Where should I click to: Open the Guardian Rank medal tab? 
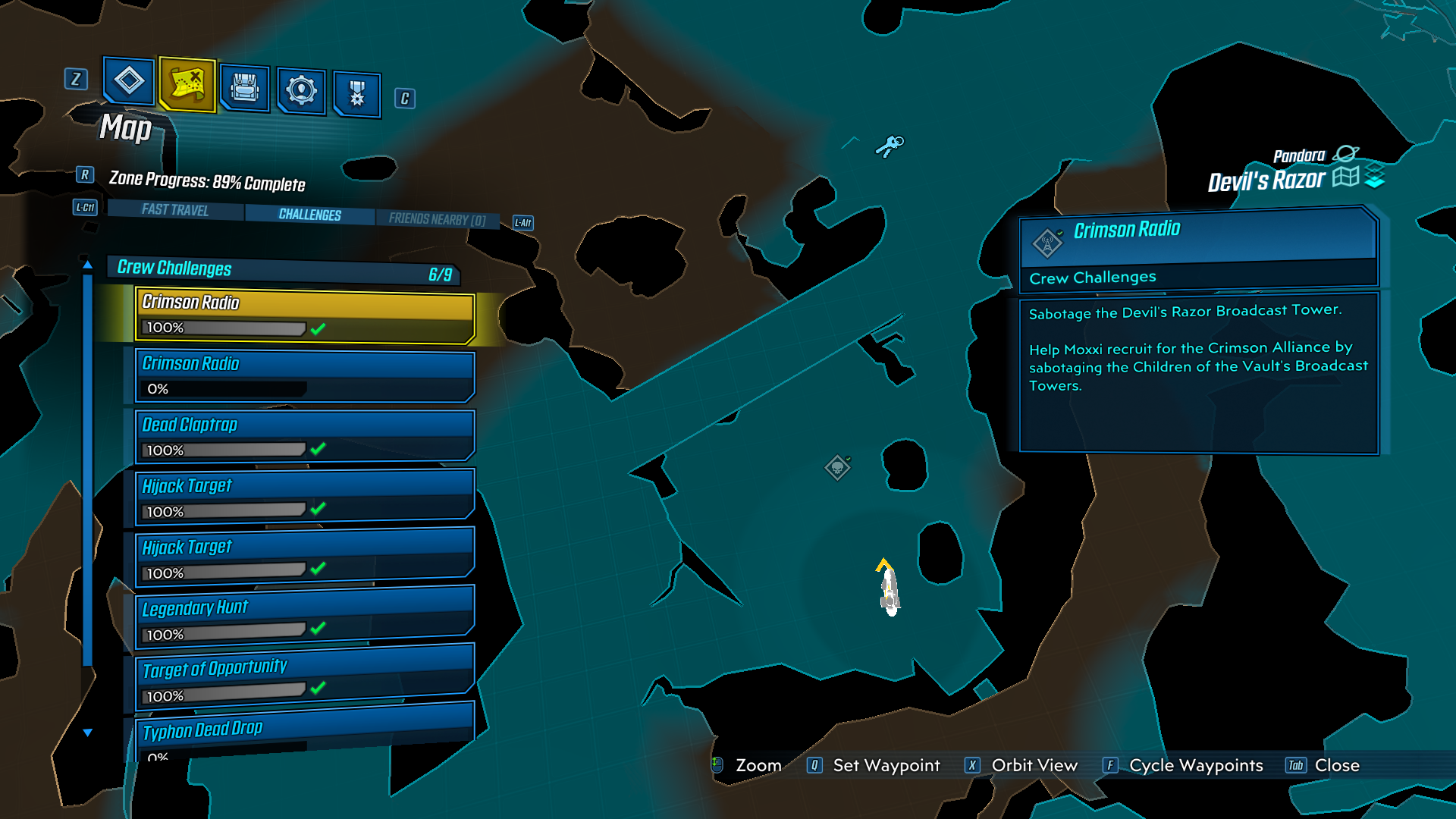(356, 94)
